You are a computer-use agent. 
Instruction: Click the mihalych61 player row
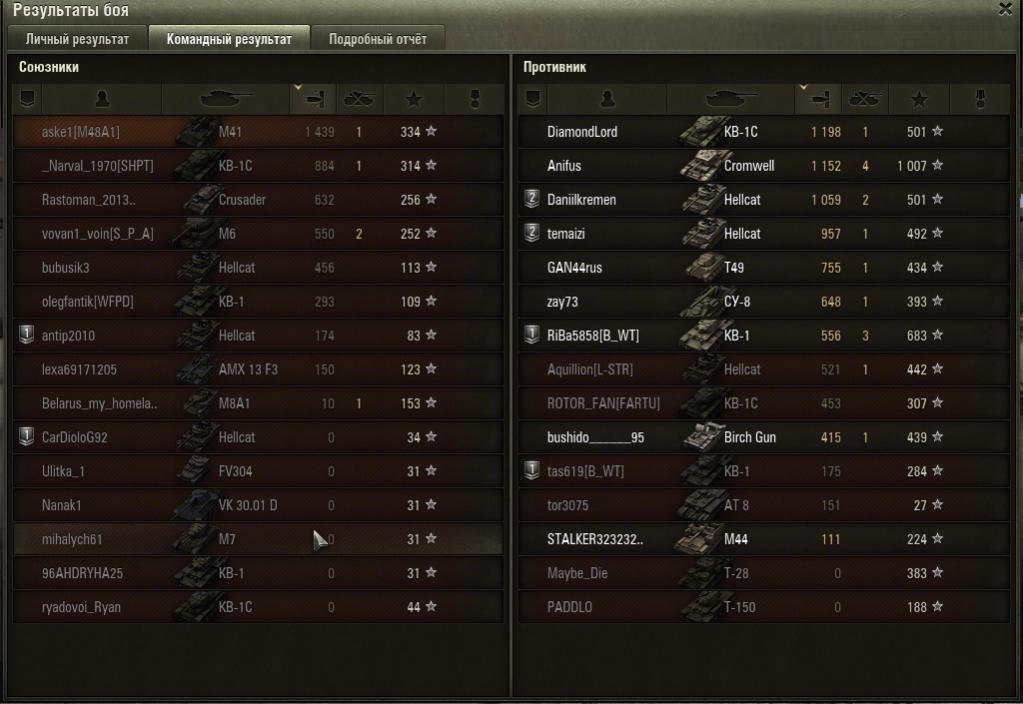(257, 540)
